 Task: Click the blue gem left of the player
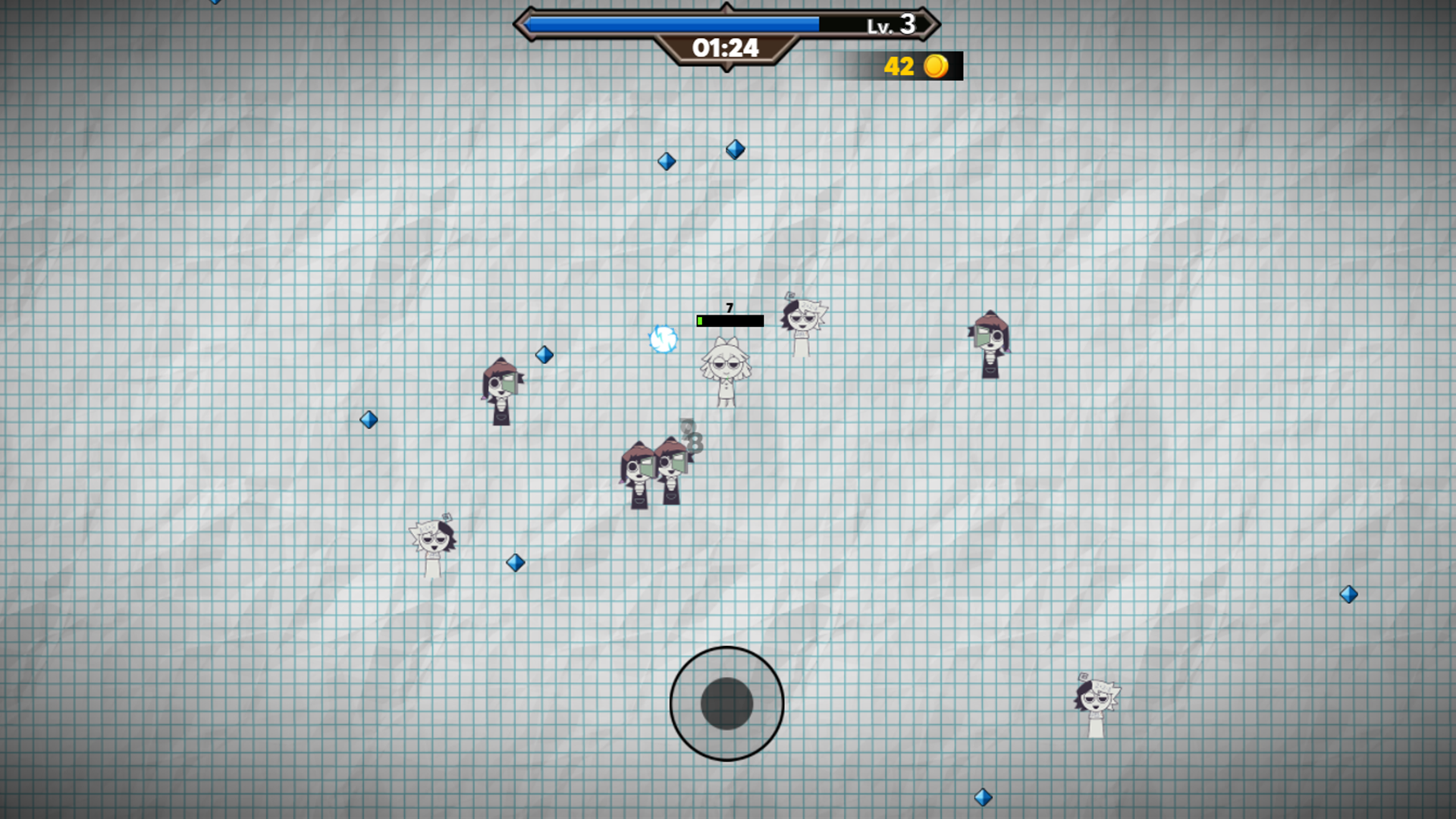click(545, 355)
